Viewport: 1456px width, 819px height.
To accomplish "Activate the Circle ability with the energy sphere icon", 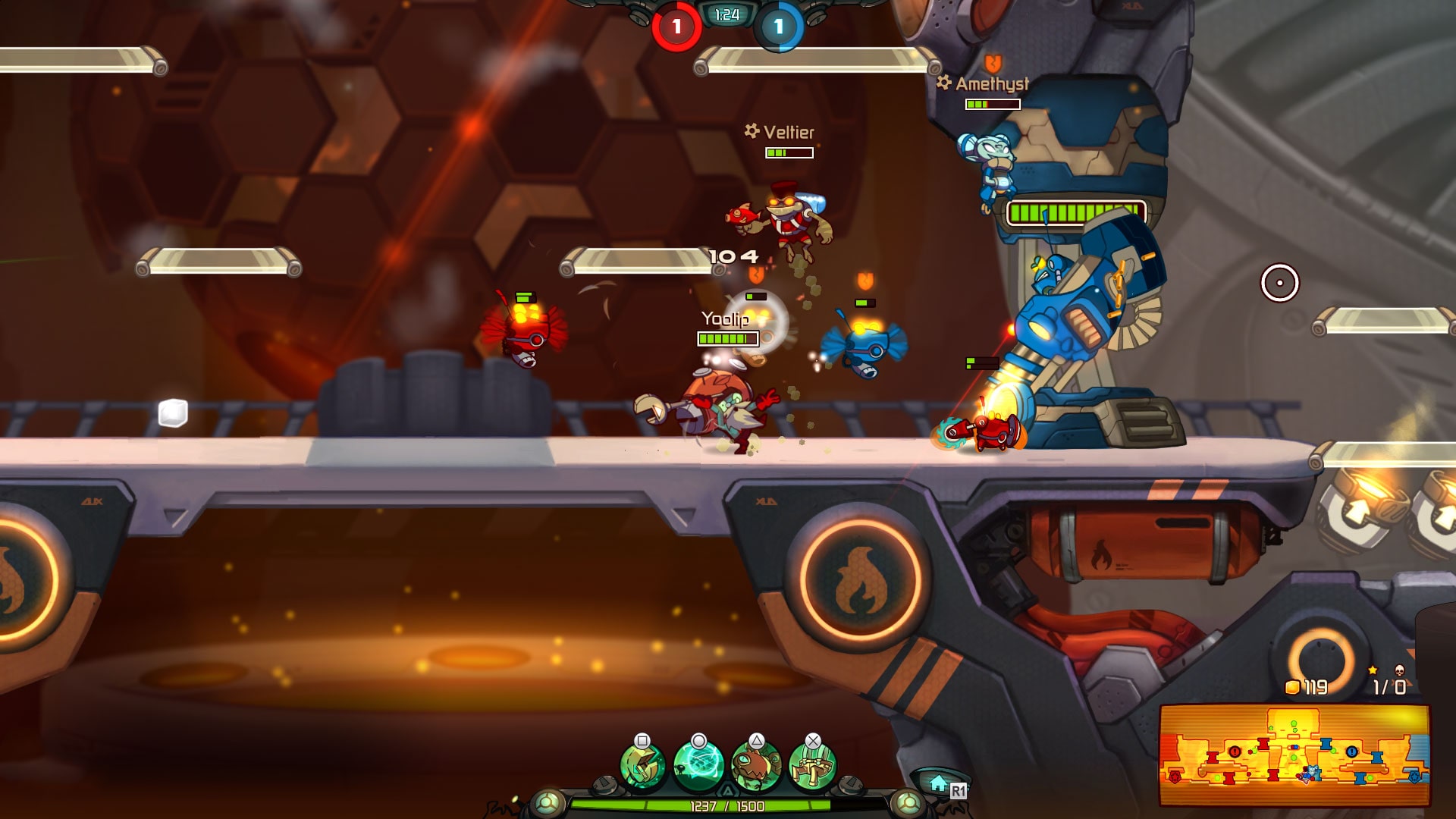I will (699, 766).
